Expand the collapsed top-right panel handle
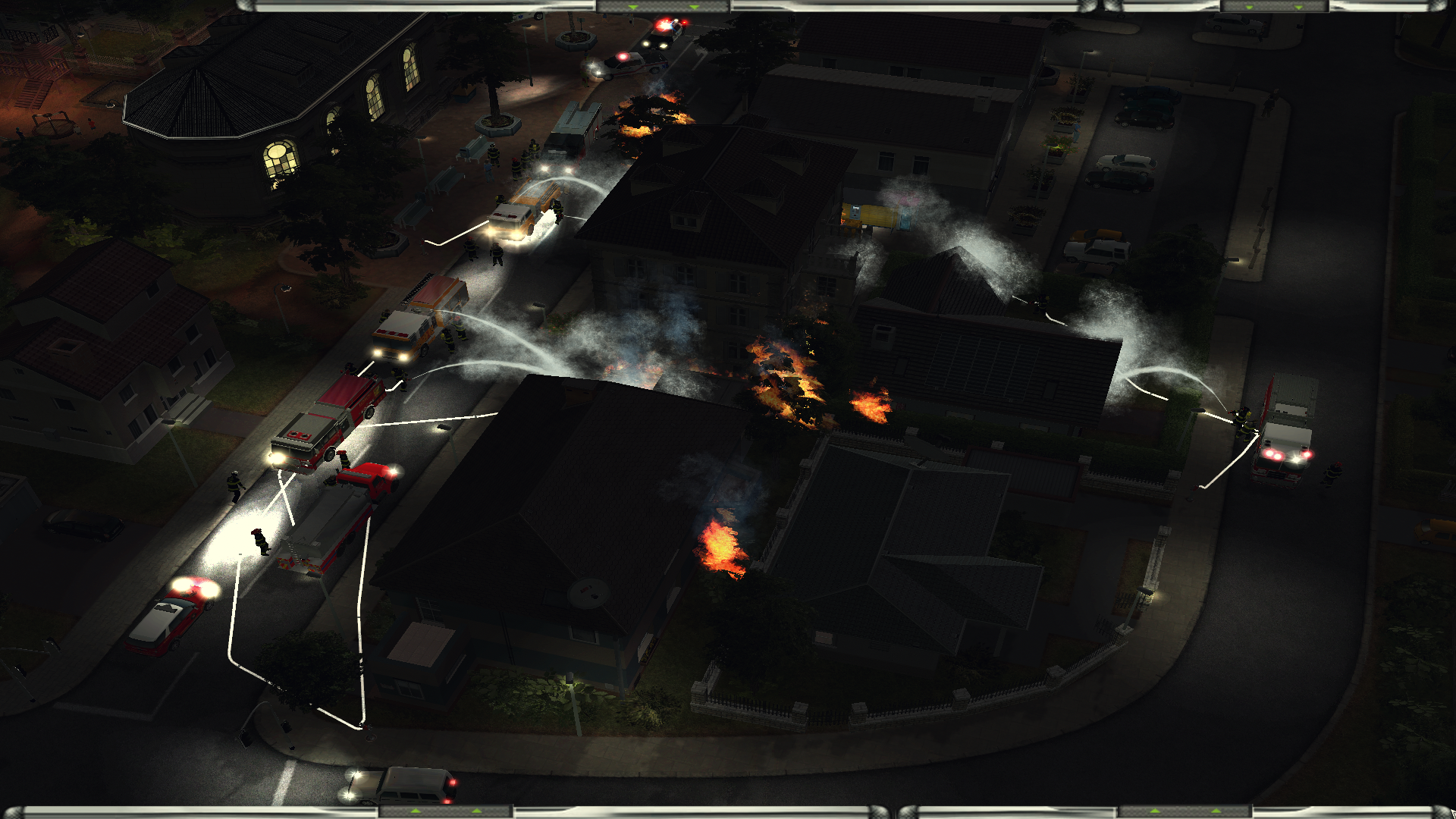The height and width of the screenshot is (819, 1456). click(x=1274, y=6)
